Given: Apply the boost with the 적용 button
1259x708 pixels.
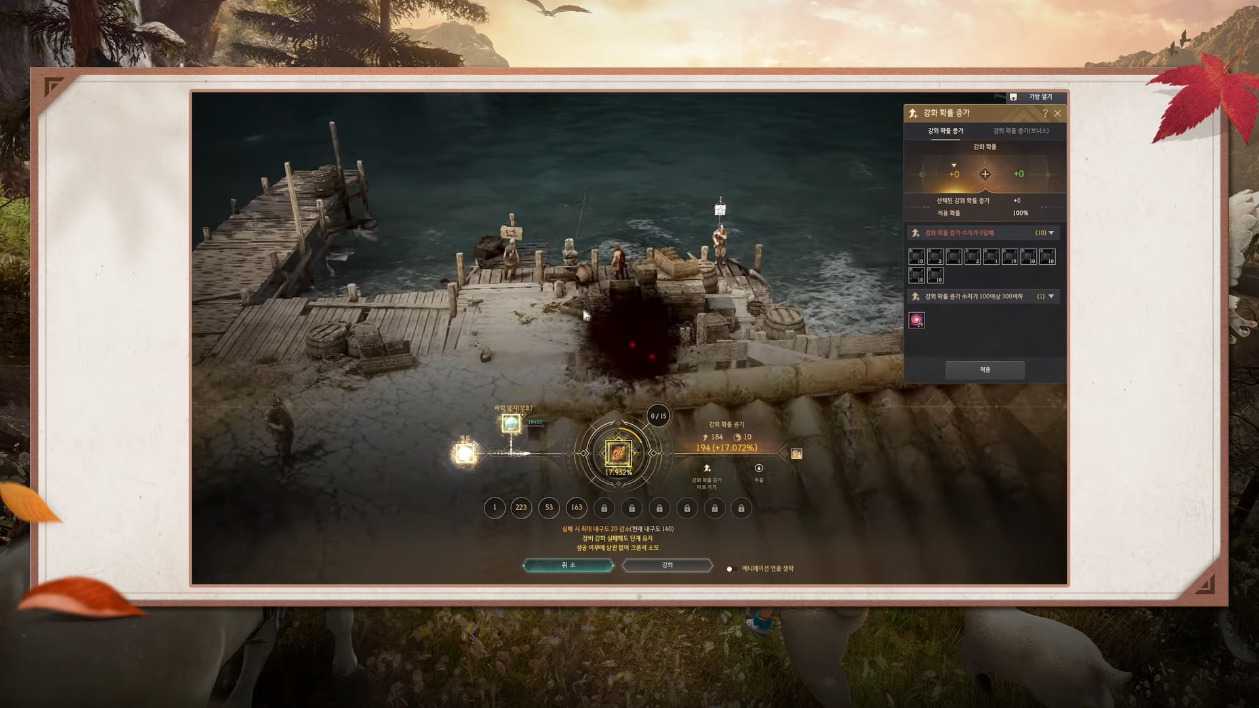Looking at the screenshot, I should 984,370.
